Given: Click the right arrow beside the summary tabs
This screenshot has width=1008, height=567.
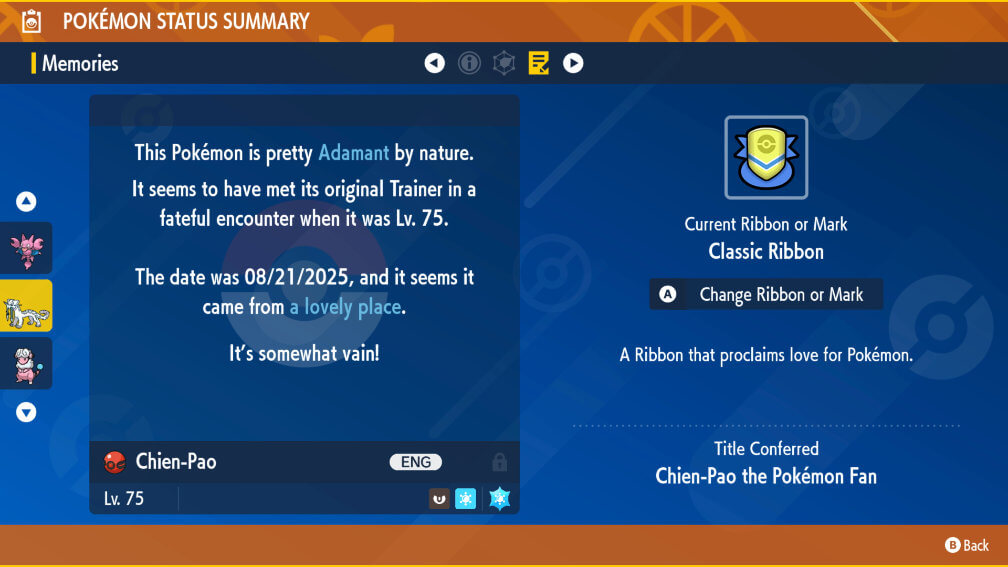Looking at the screenshot, I should pyautogui.click(x=573, y=64).
